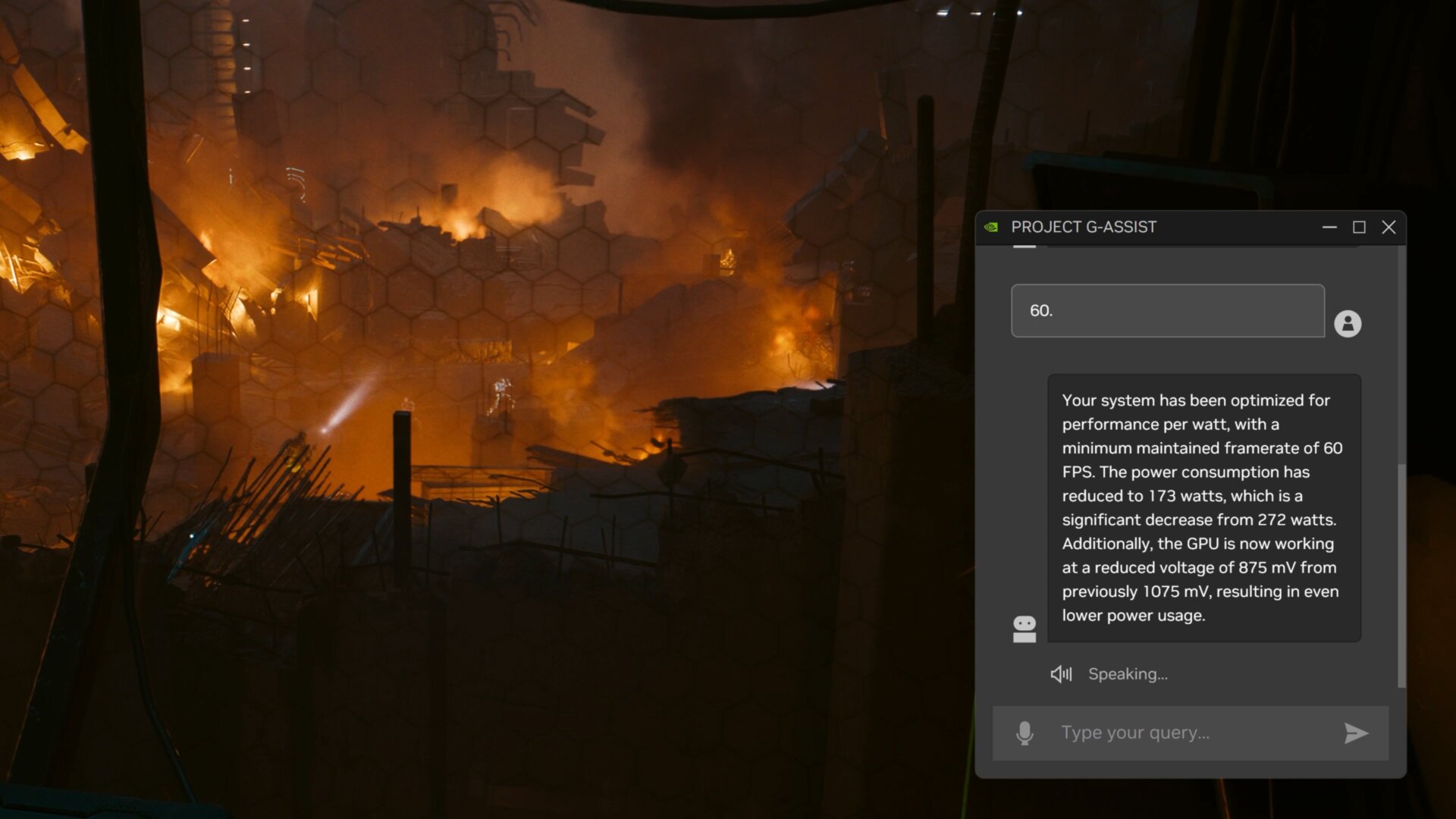Click the speaker icon next to Speaking...
Screen dimensions: 1456x819
point(1061,673)
